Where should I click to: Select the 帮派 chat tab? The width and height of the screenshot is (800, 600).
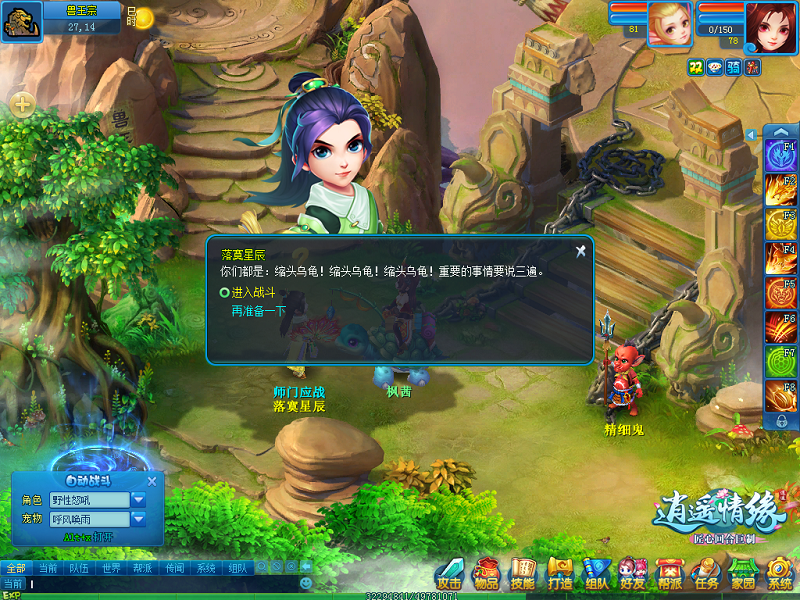(x=142, y=567)
